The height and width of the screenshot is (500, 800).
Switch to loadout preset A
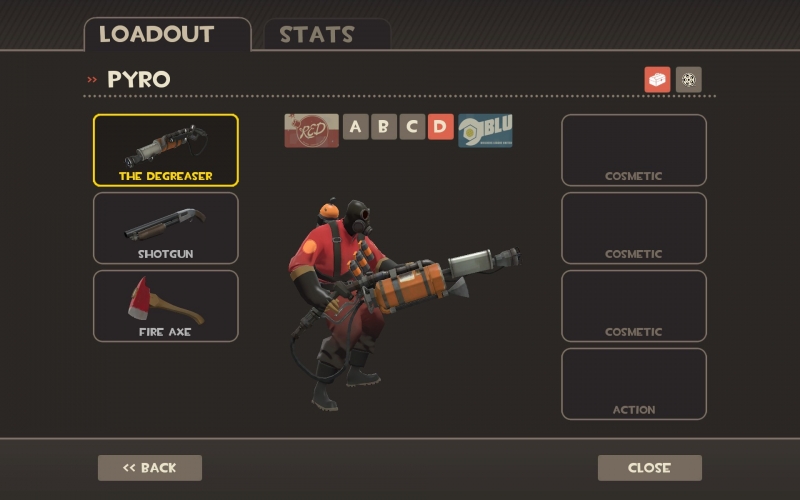tap(356, 127)
